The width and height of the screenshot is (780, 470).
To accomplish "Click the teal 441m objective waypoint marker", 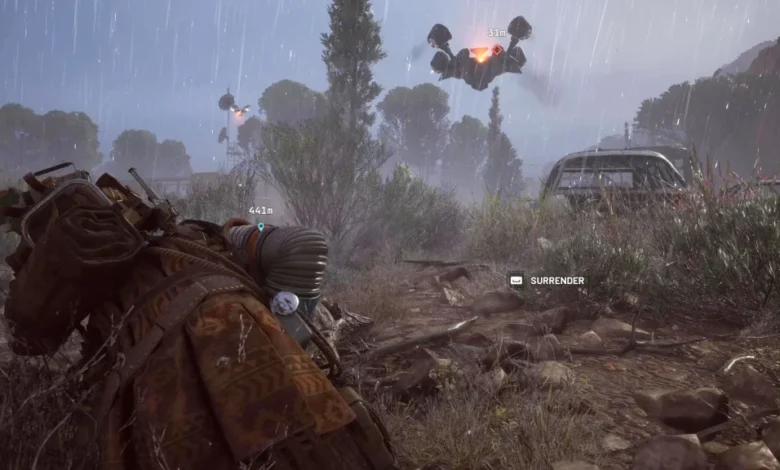I will (x=260, y=226).
